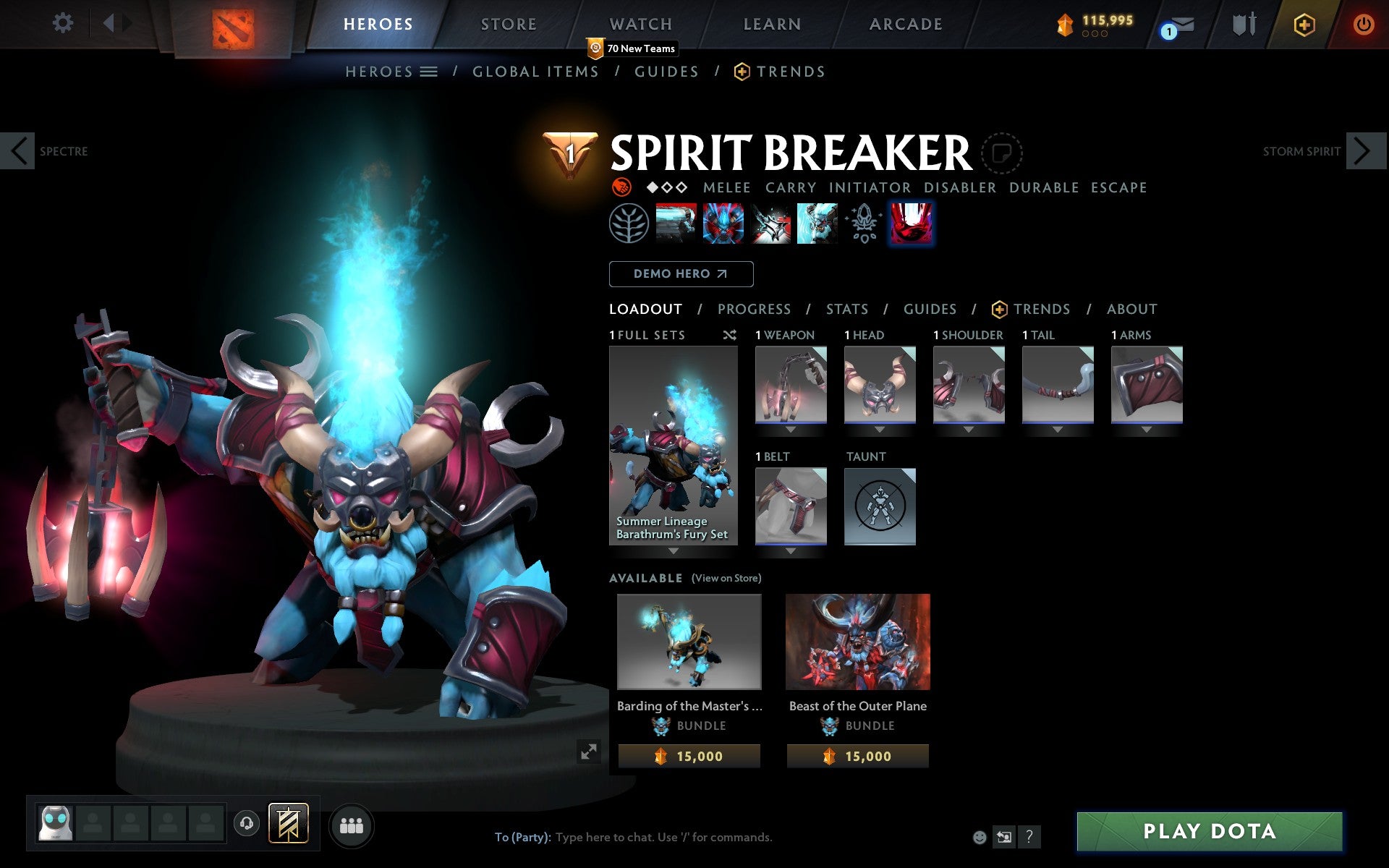The image size is (1389, 868).
Task: View the Bulldoze ability icon
Action: [x=722, y=223]
